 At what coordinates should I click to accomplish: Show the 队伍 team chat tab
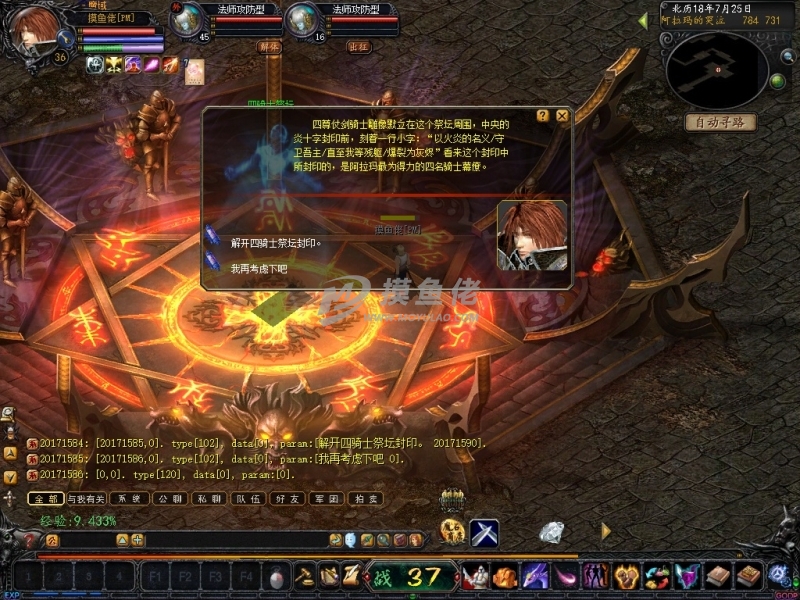247,498
